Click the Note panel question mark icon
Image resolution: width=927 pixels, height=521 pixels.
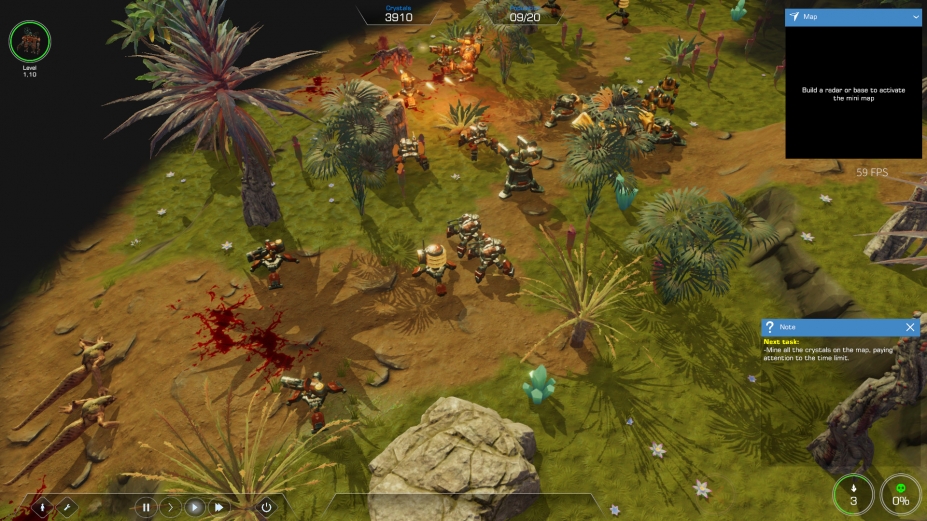(x=769, y=327)
